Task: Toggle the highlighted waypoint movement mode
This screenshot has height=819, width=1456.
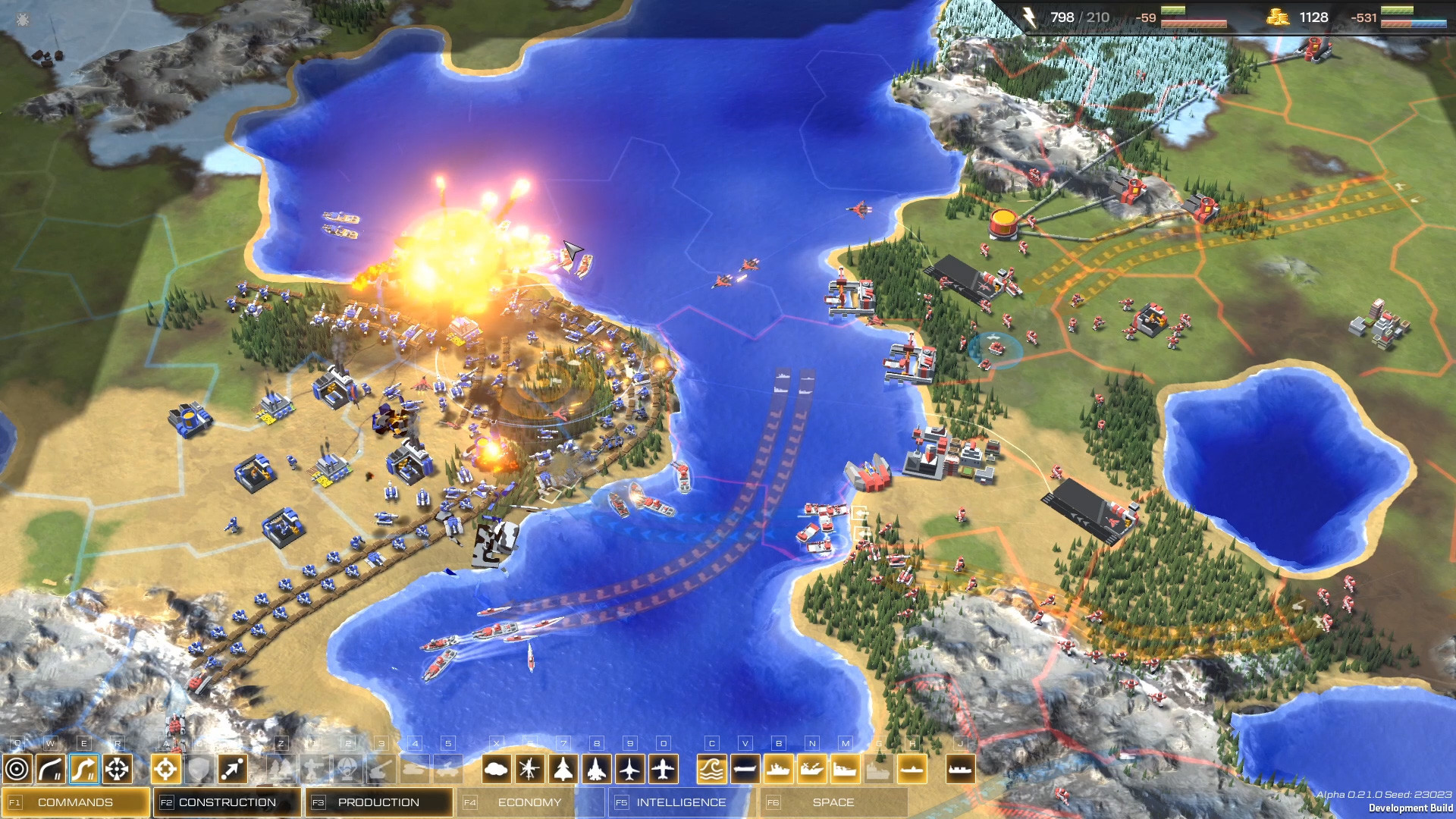Action: pyautogui.click(x=83, y=768)
